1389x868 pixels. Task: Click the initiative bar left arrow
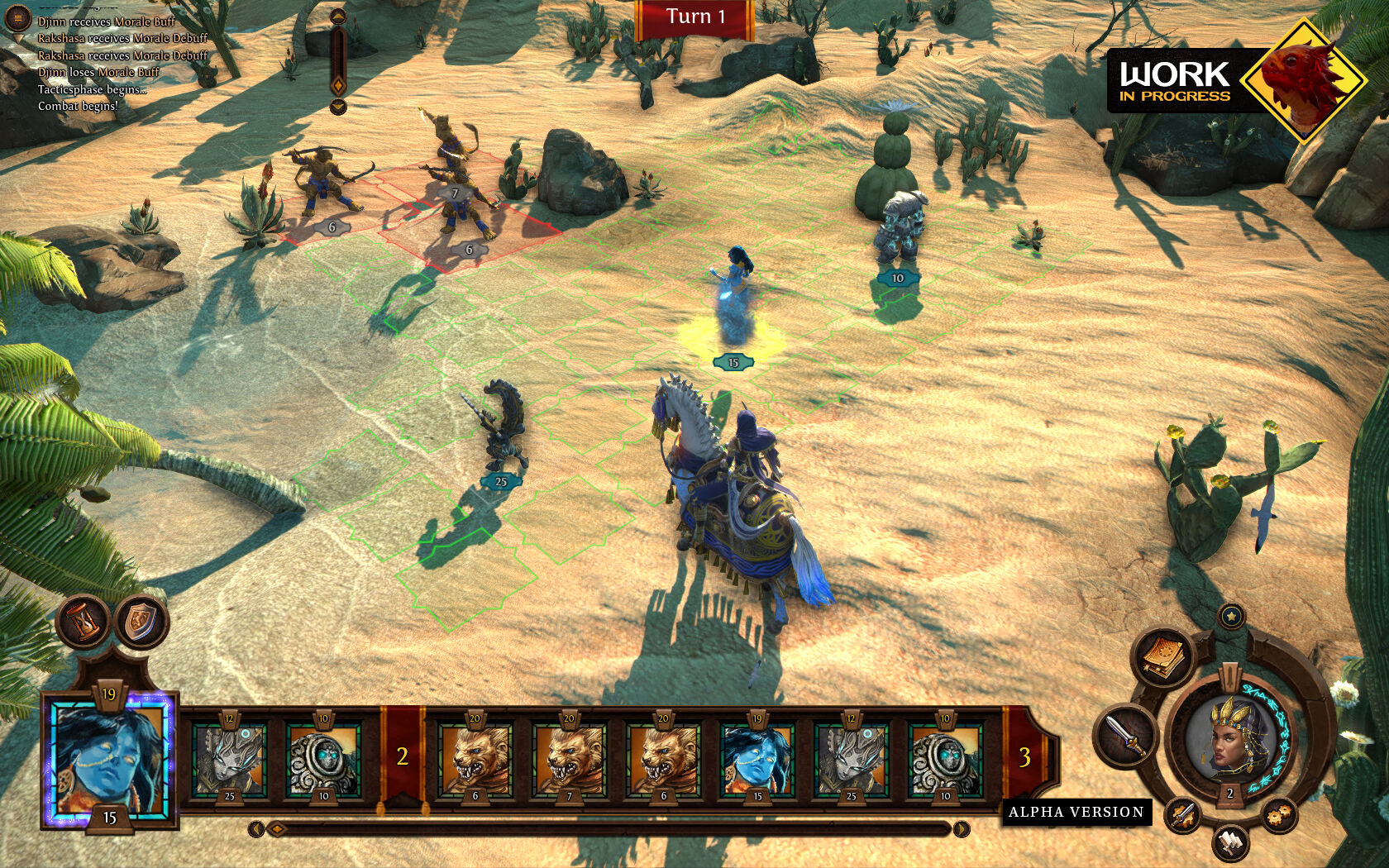255,828
